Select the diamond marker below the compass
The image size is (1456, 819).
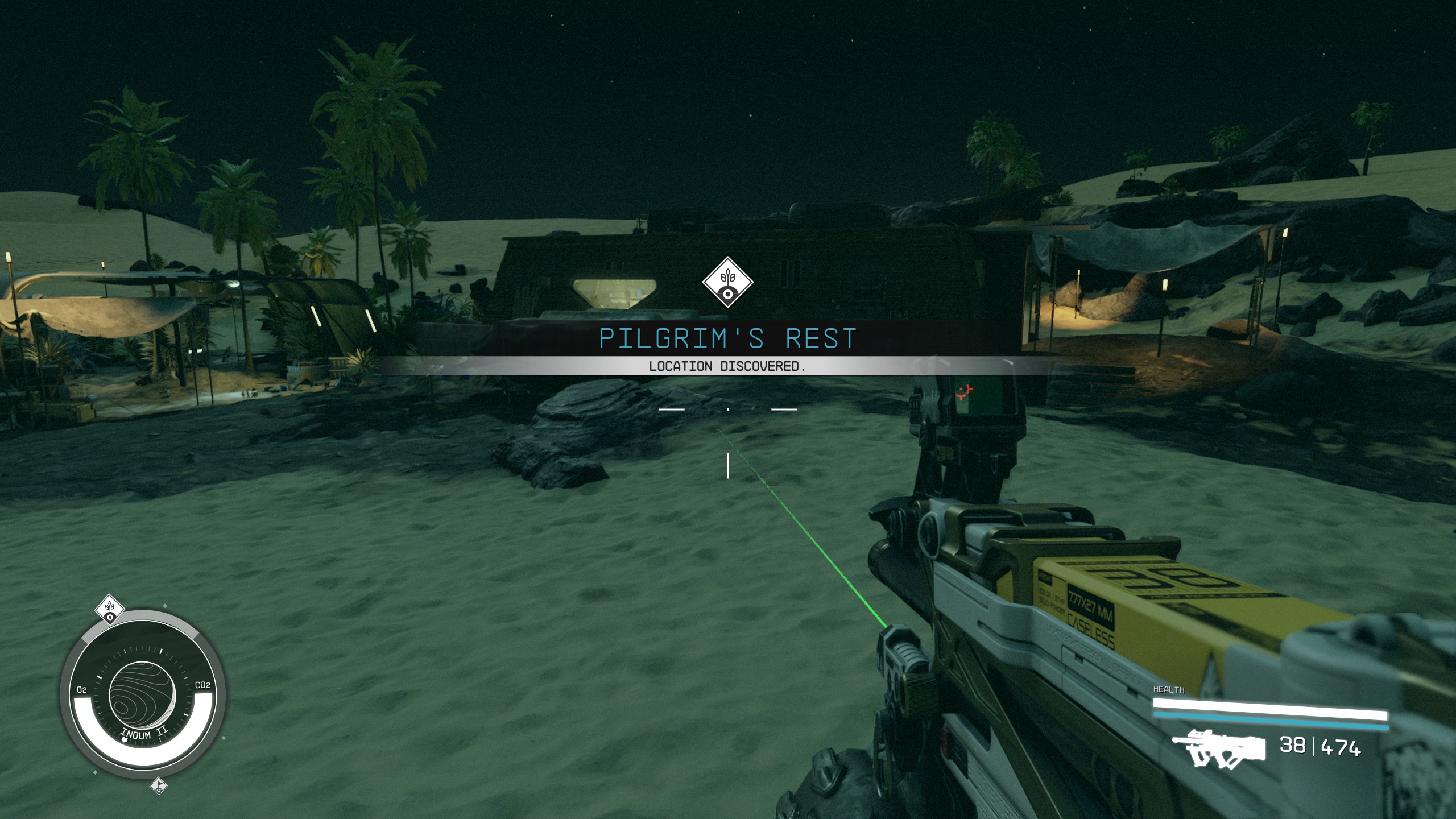[x=159, y=786]
